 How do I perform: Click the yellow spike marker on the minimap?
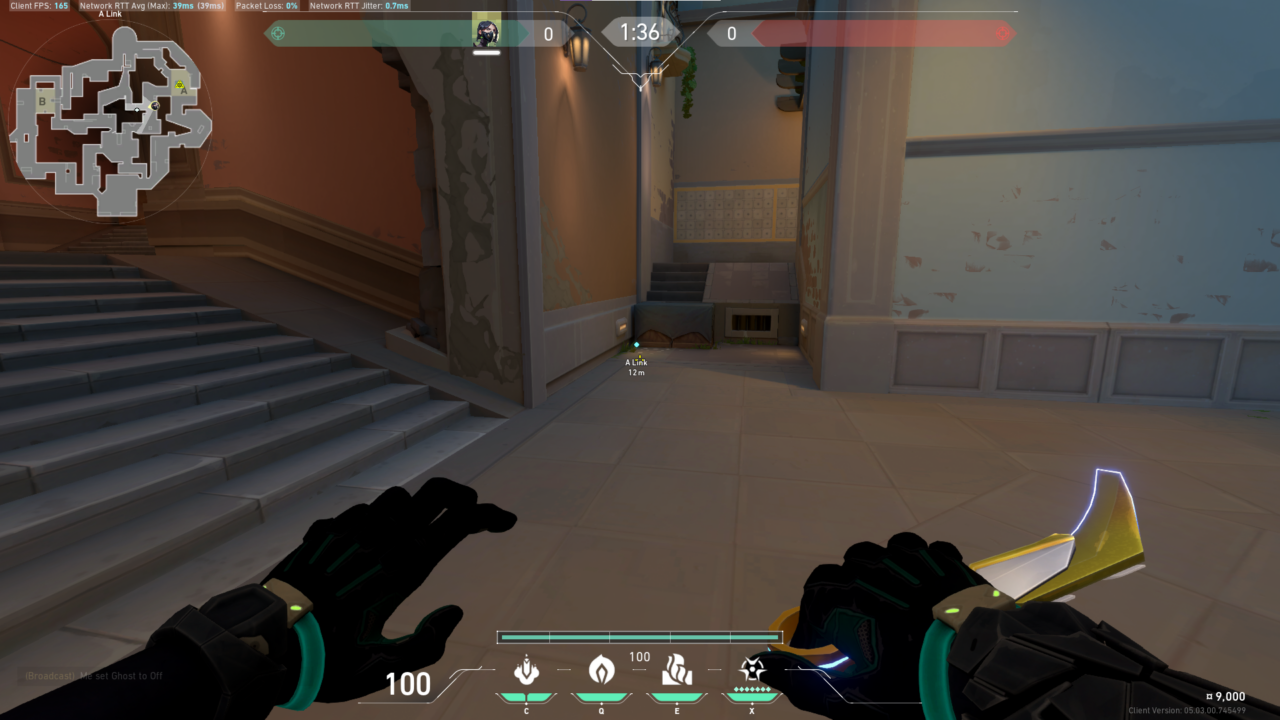[x=180, y=86]
